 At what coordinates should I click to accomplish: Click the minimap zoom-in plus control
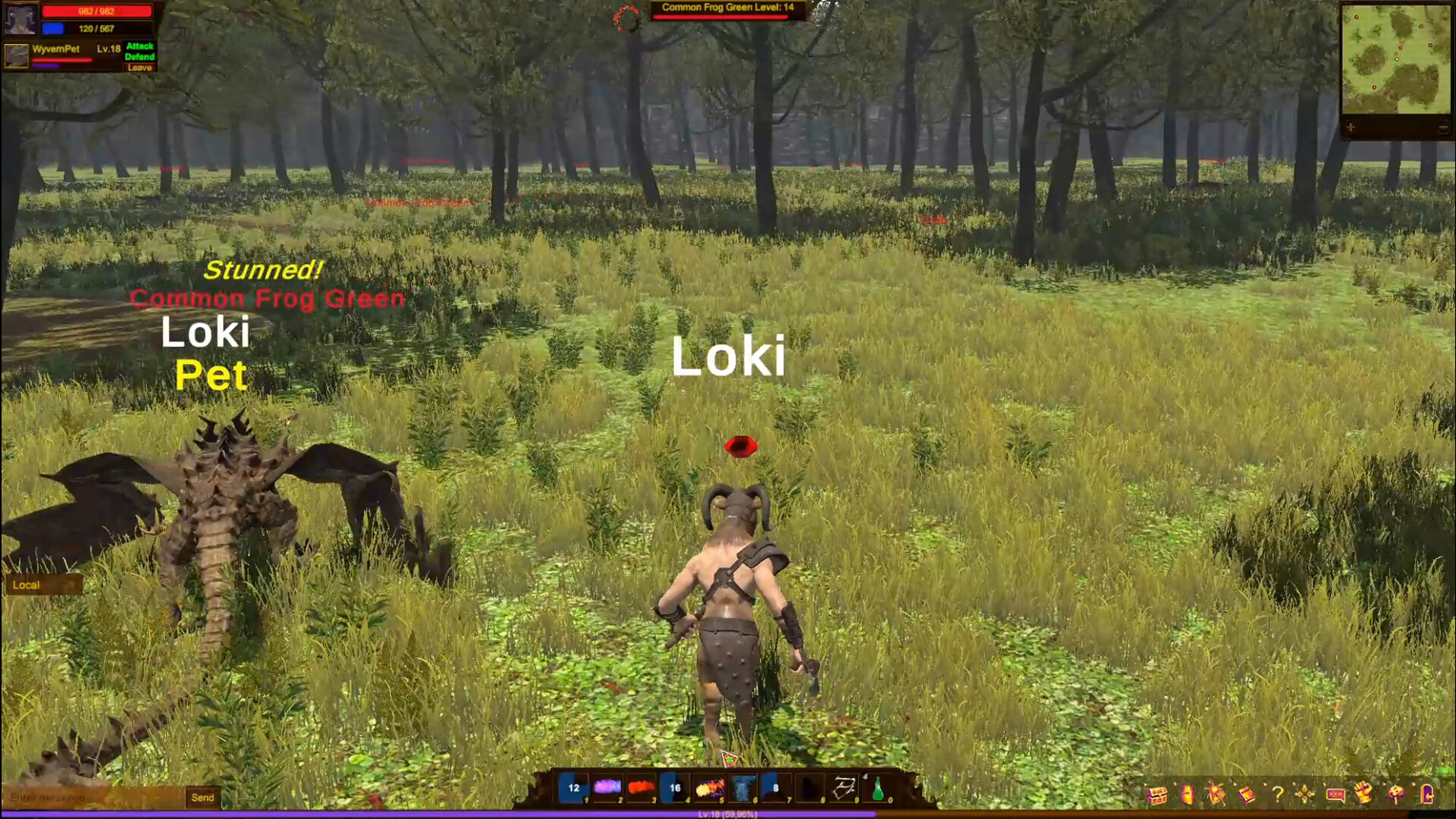(x=1351, y=127)
